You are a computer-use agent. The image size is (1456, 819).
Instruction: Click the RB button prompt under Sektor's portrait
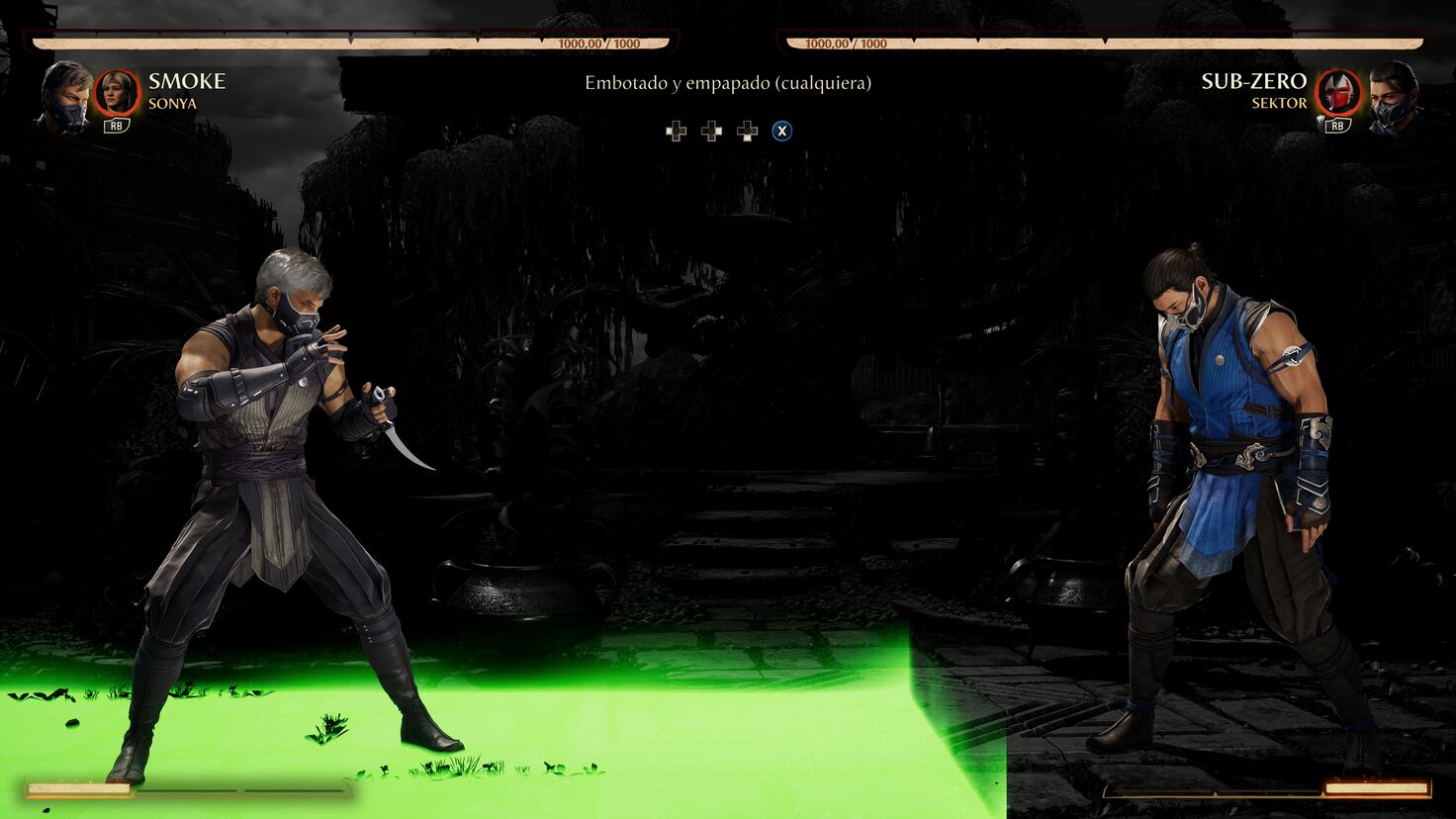pos(1336,127)
